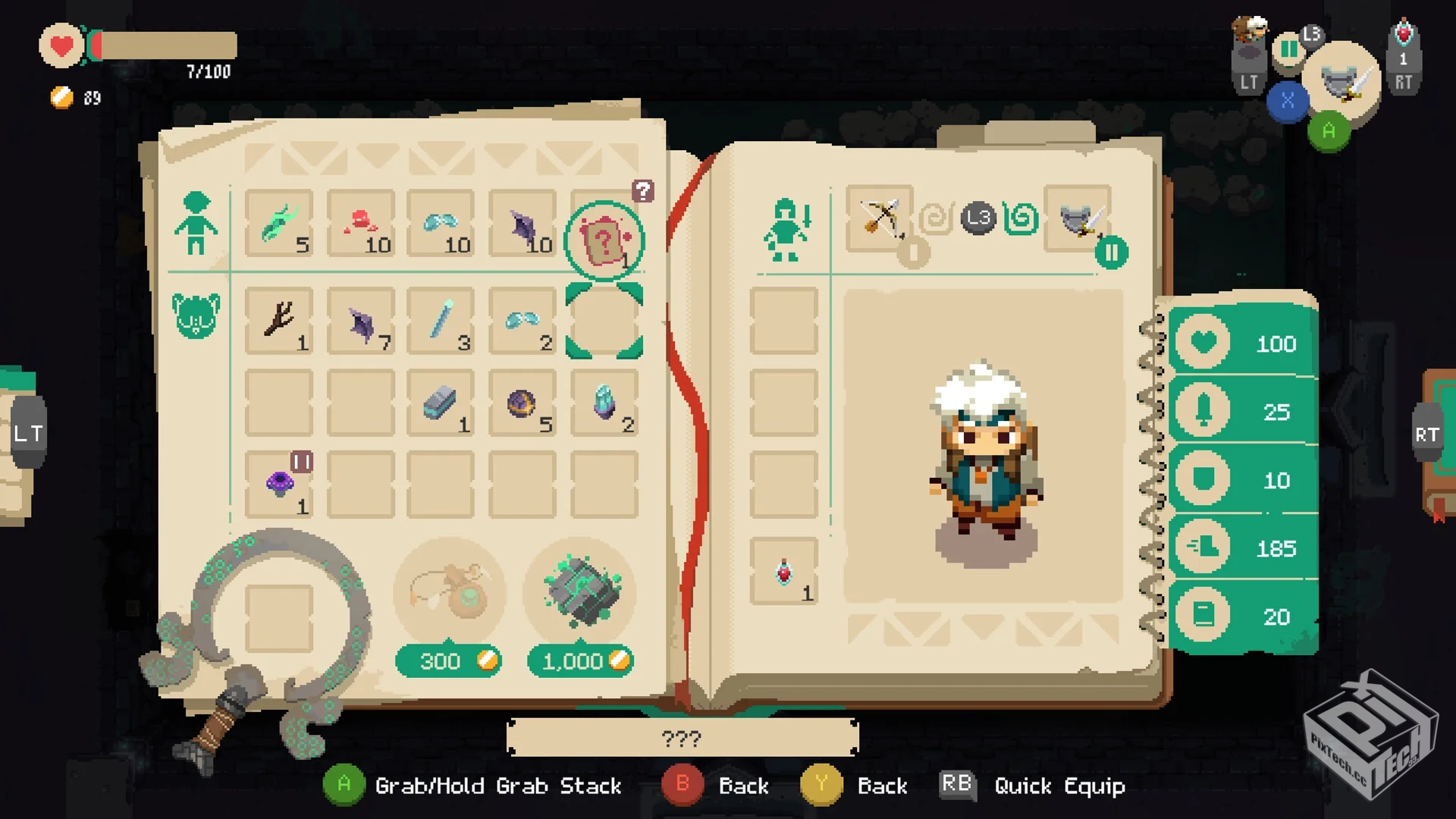1456x819 pixels.
Task: Select the green vine stack of 5
Action: 278,224
